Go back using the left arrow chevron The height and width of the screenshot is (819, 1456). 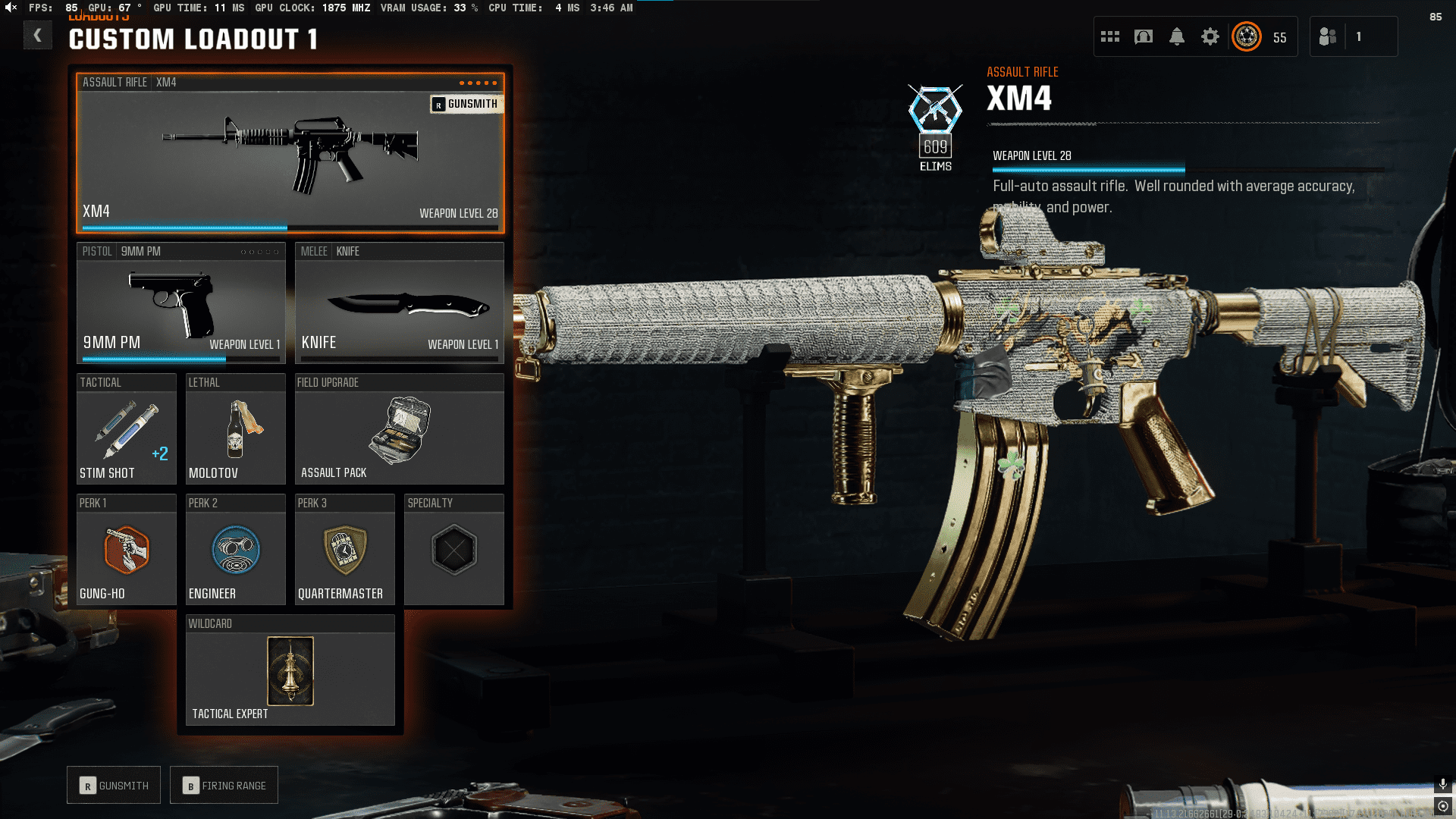click(38, 35)
